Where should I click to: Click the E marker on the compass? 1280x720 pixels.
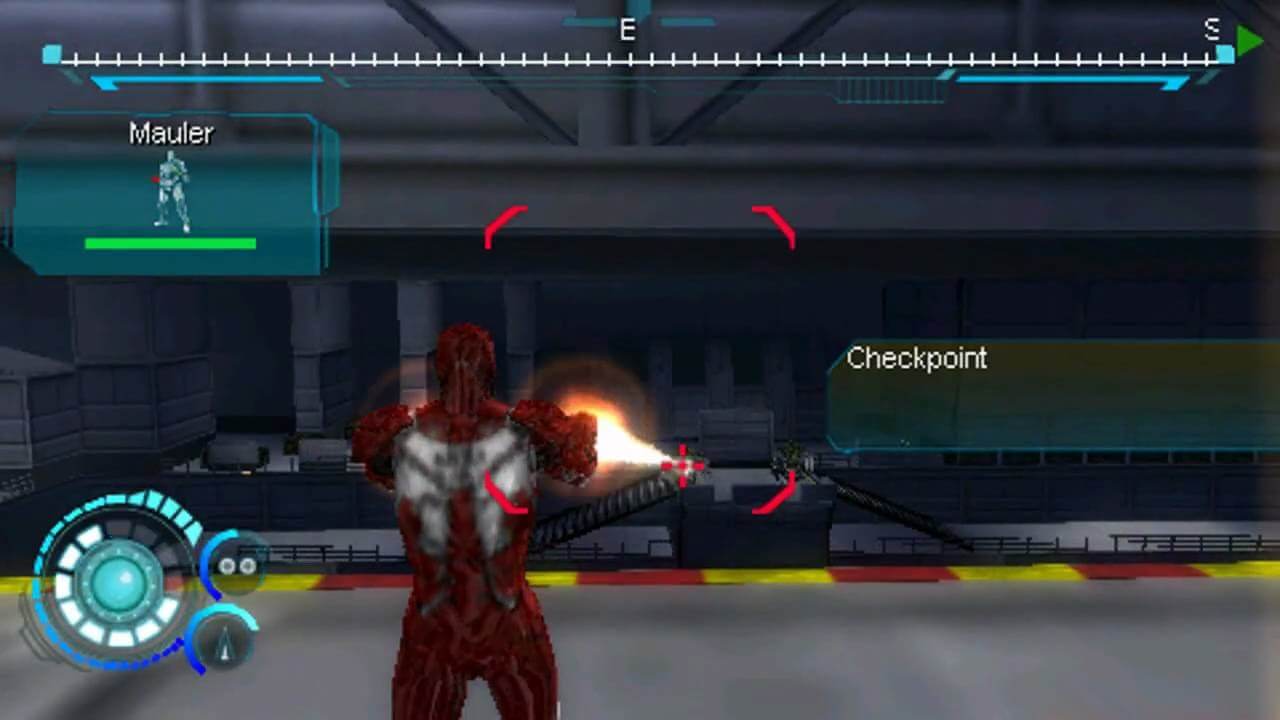(x=627, y=31)
